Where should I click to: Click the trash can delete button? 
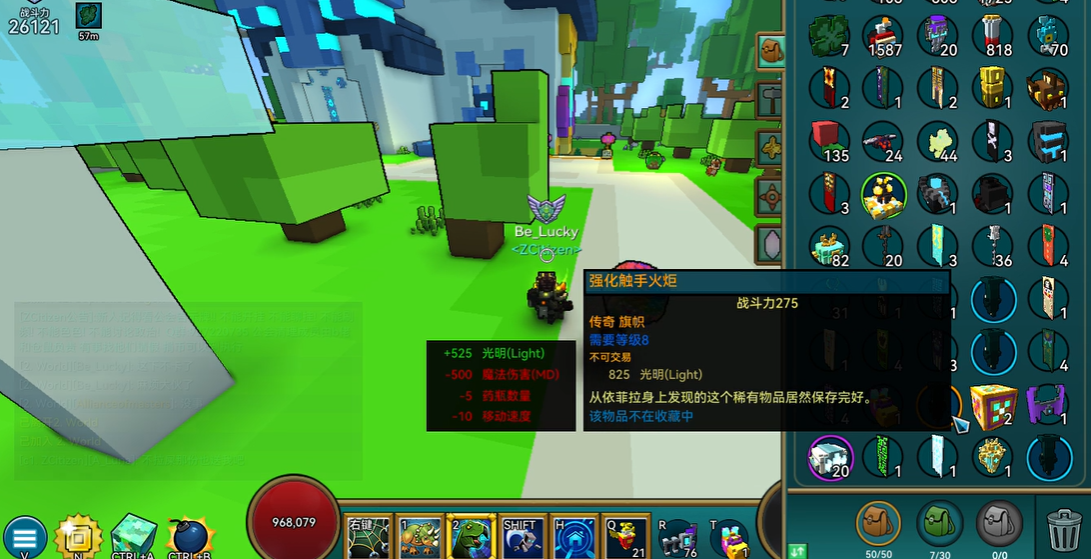[x=1062, y=525]
